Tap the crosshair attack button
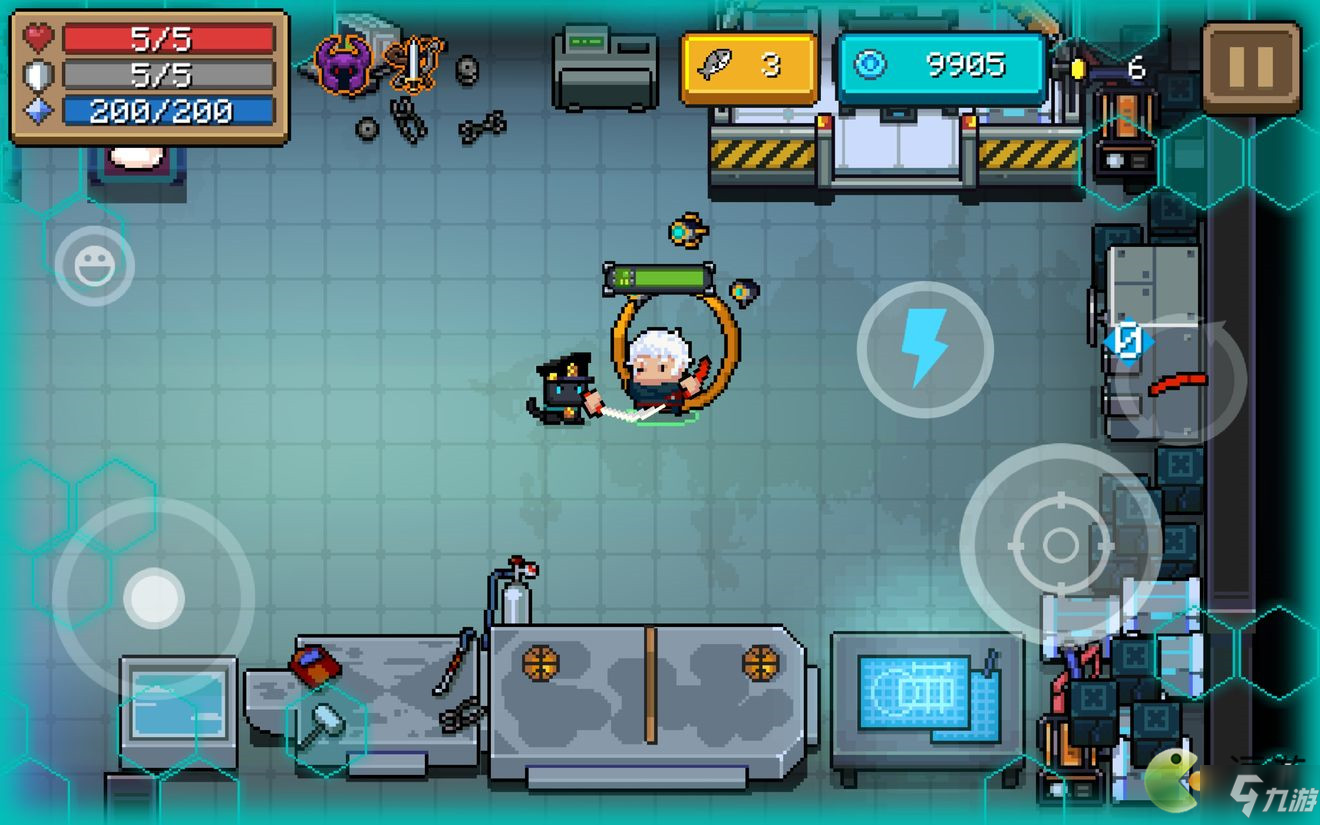Screen dimensions: 1320x825 (x=1060, y=545)
